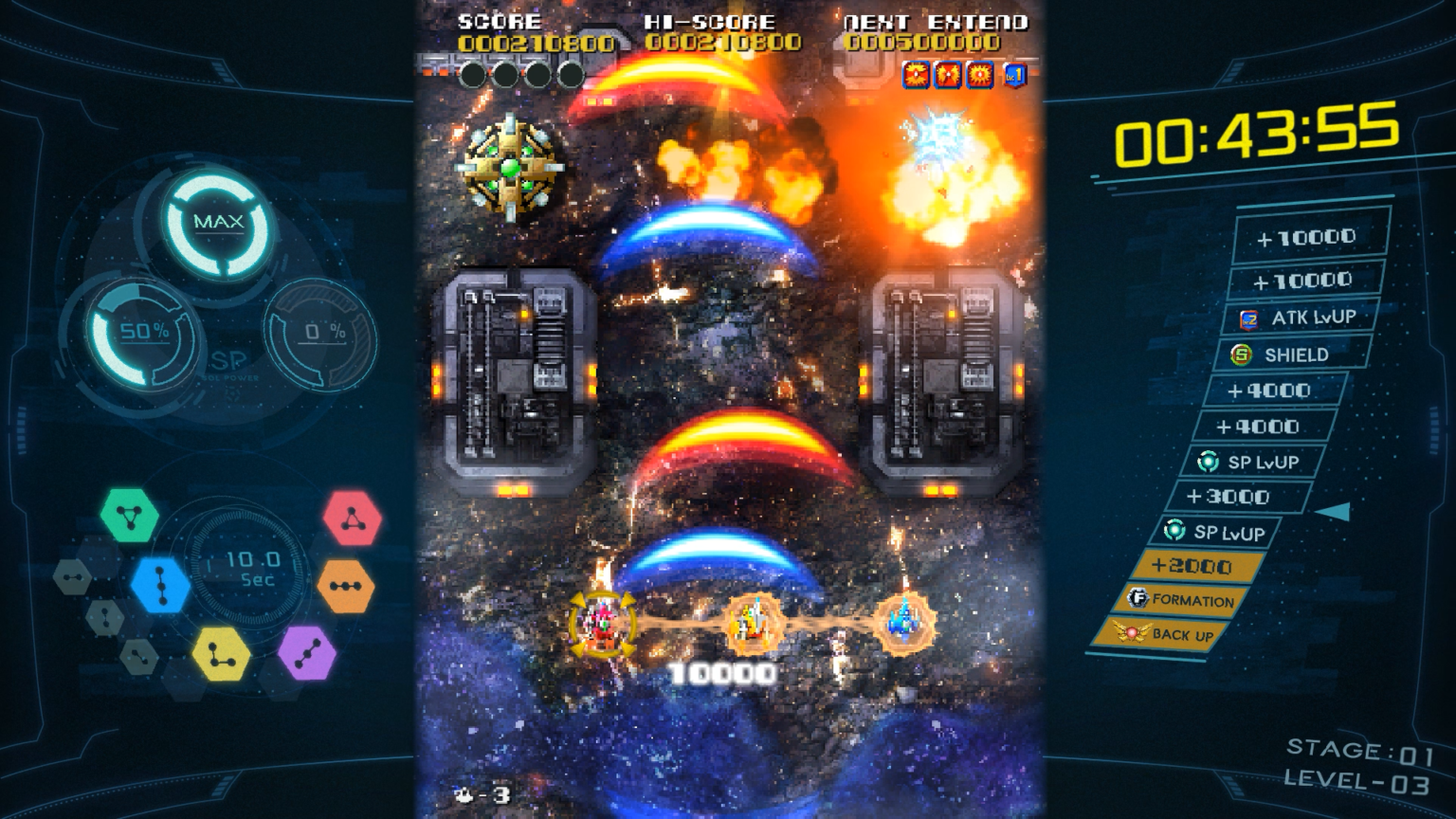Select the blue vertical-line formation hexagon
The image size is (1456, 819).
pos(158,586)
